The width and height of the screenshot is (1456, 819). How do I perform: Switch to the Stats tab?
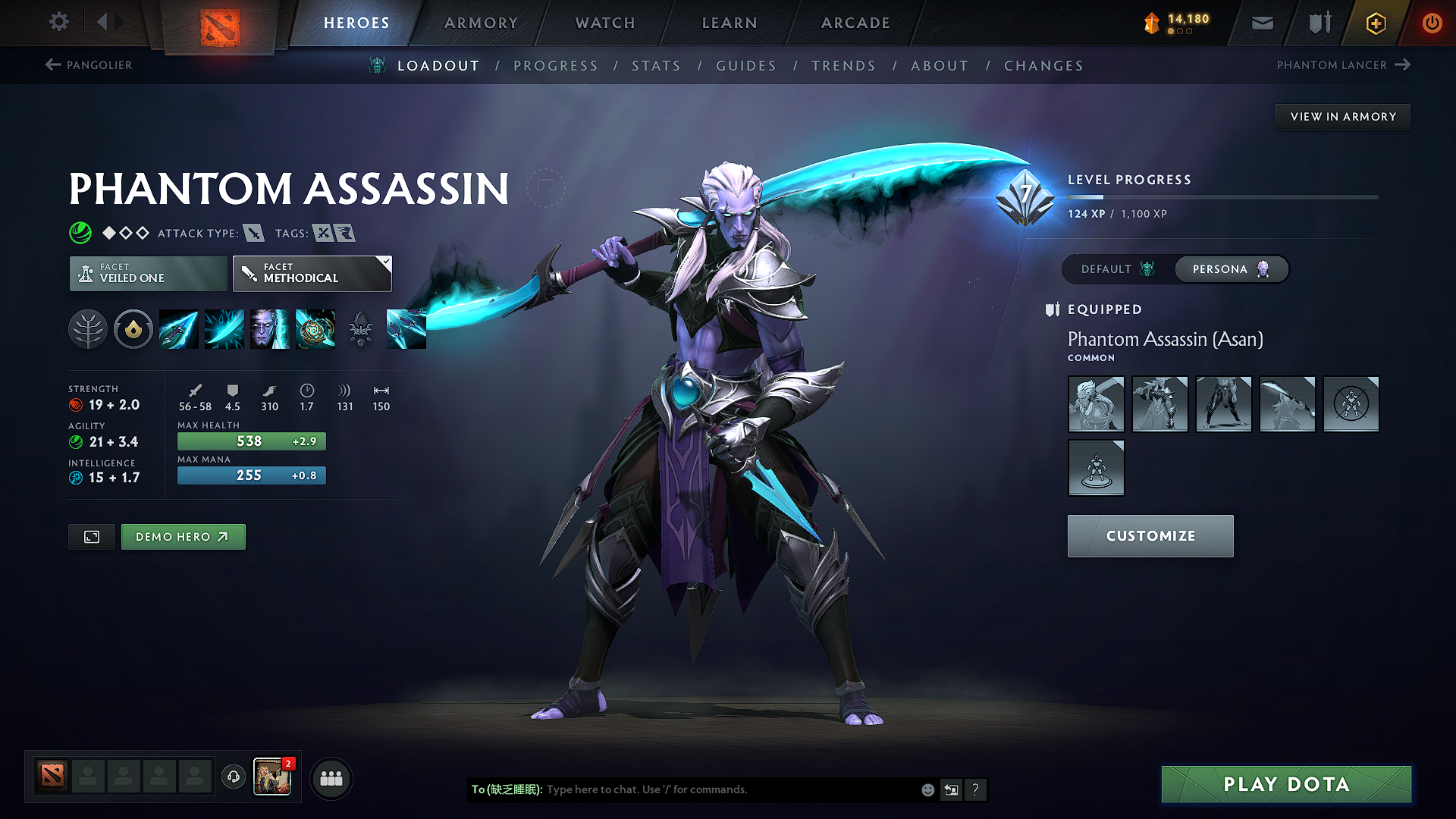click(657, 65)
